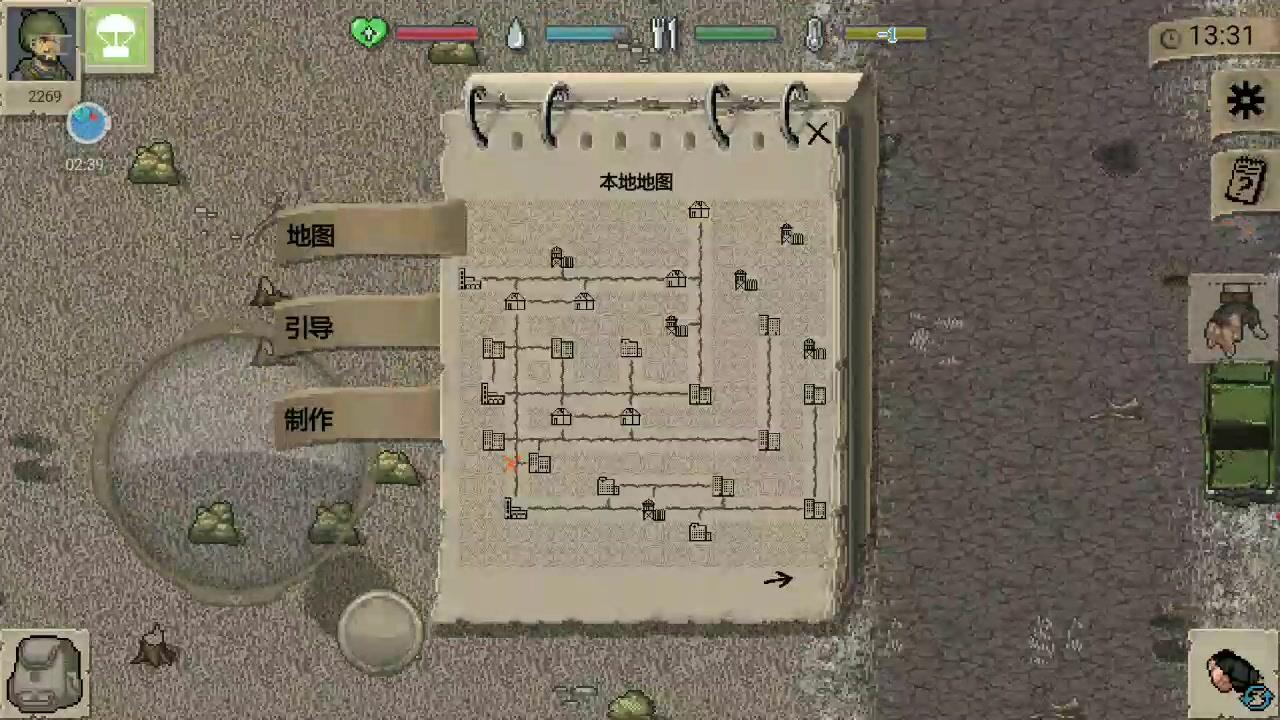The height and width of the screenshot is (720, 1280).
Task: Expand the 地图 side tab
Action: (x=309, y=236)
